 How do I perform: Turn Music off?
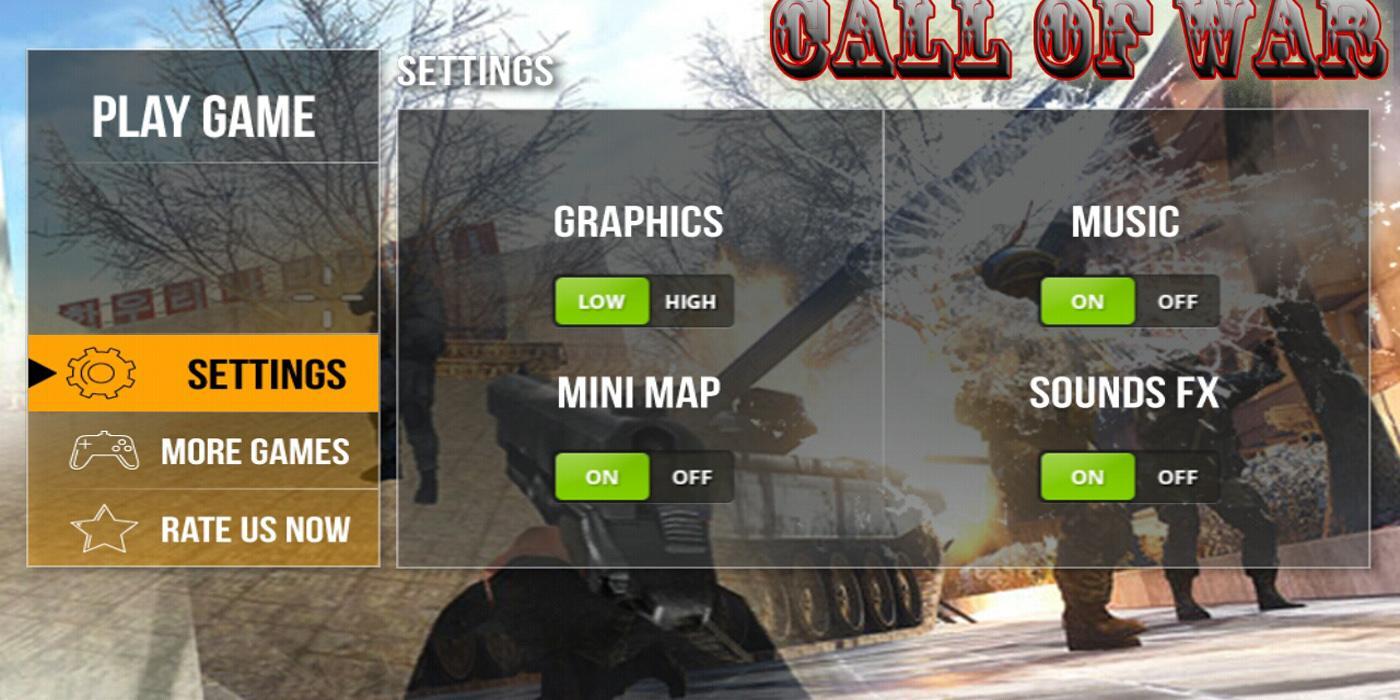tap(1177, 302)
